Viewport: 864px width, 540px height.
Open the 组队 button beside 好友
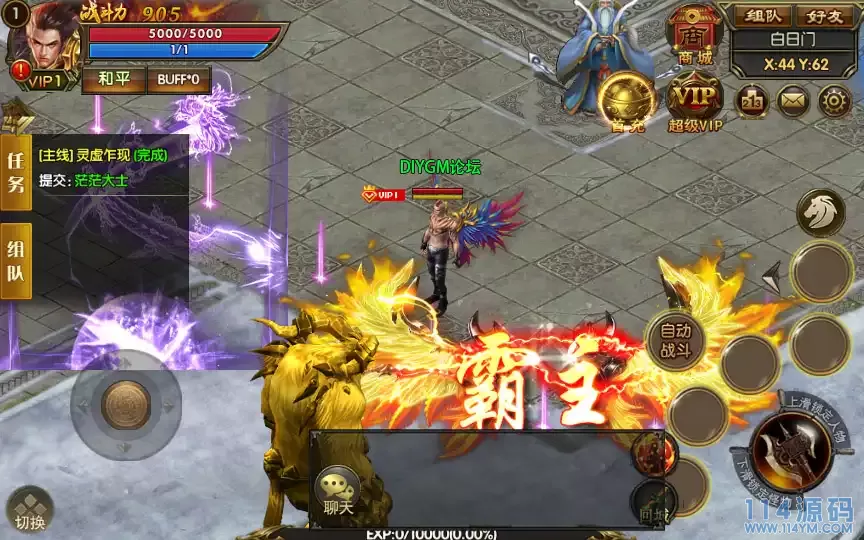tap(764, 16)
